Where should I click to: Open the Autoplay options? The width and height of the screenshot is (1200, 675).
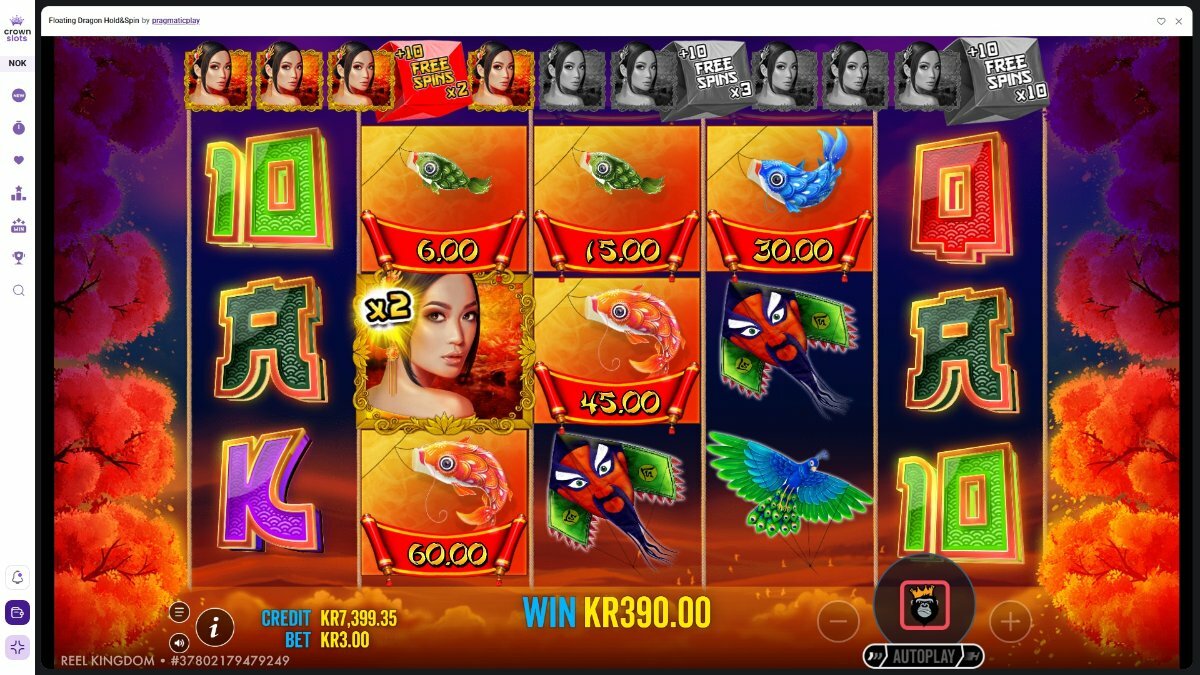[924, 656]
